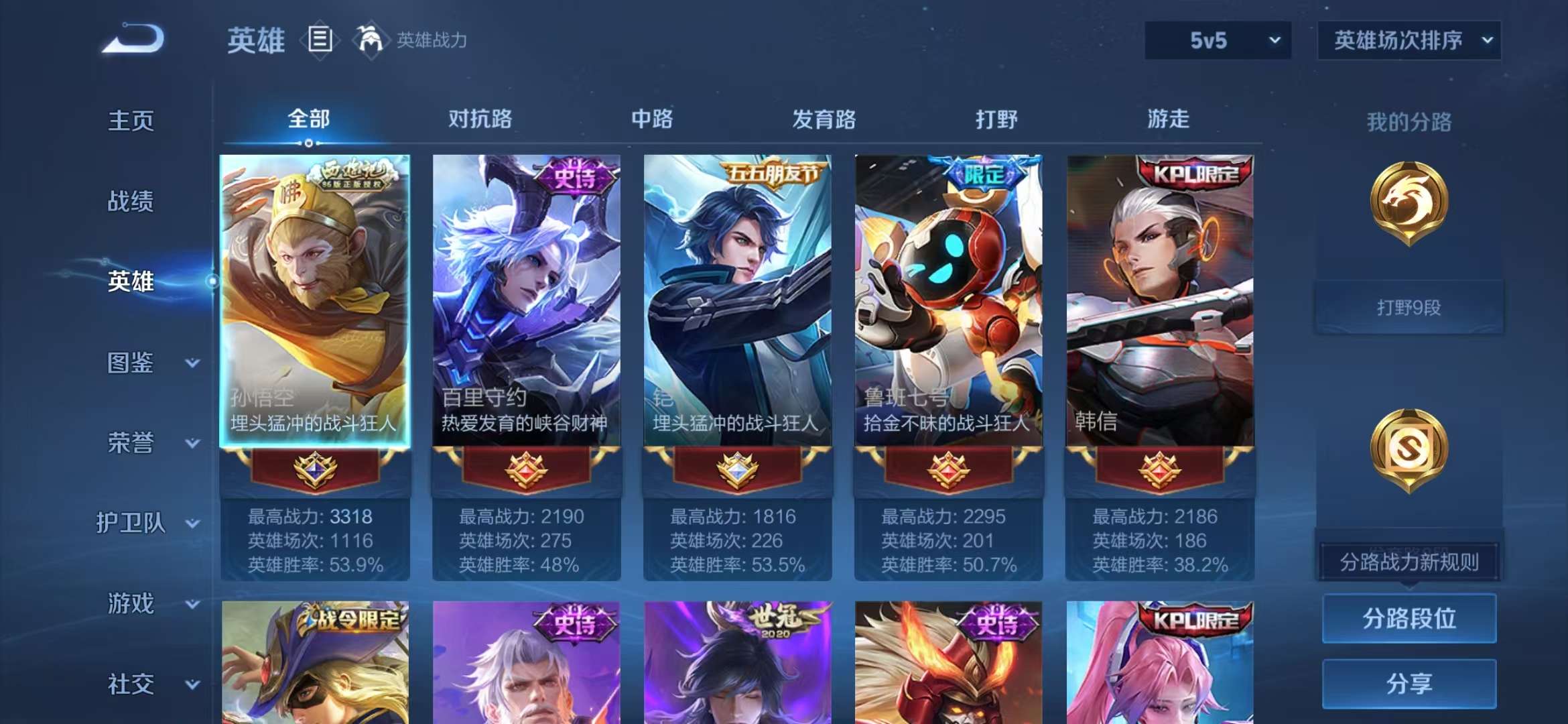Open the 英雄场次排序 sorting dropdown
This screenshot has height=724, width=1568.
[1408, 40]
